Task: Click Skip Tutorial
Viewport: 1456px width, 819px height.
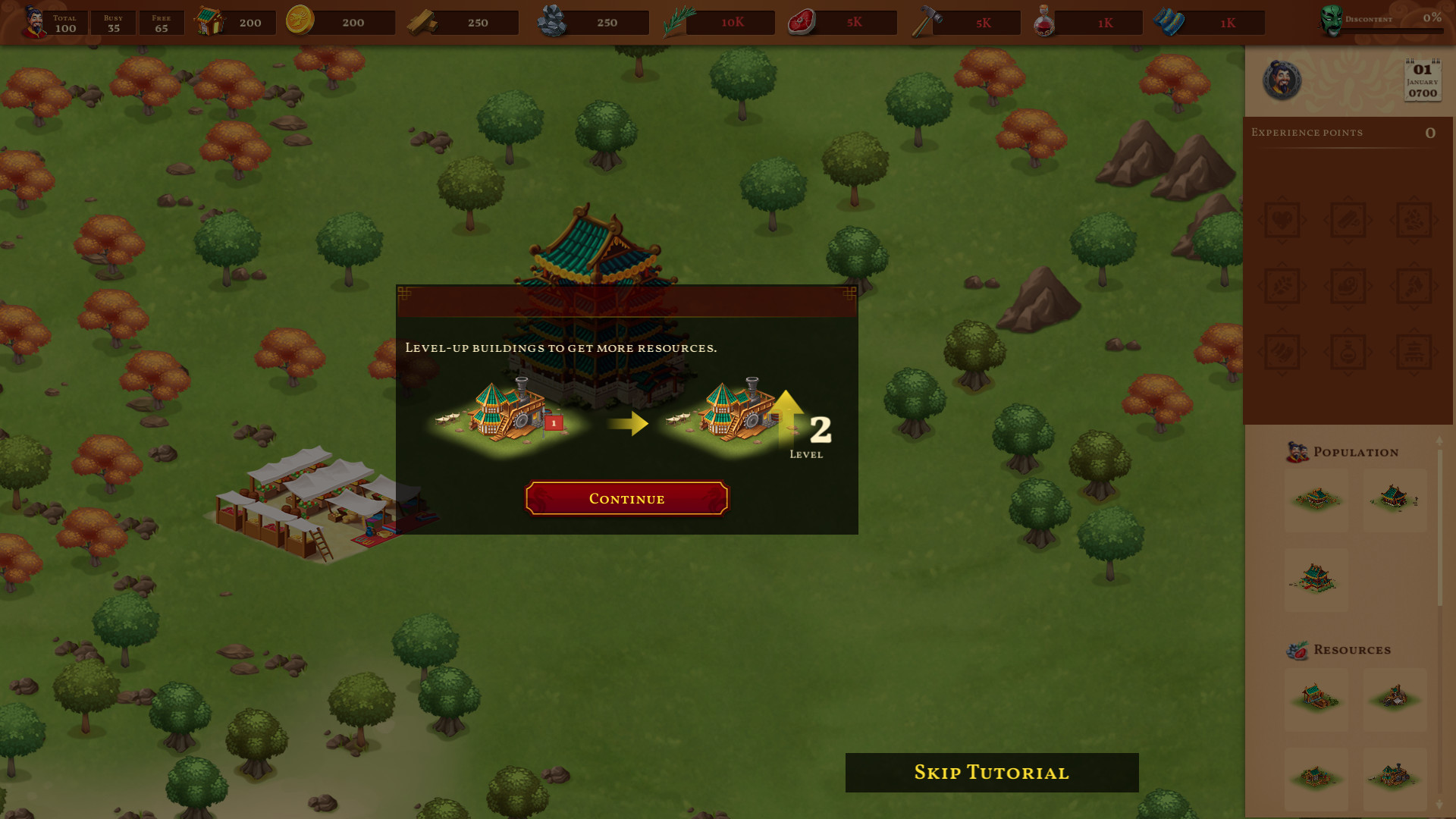Action: click(990, 773)
